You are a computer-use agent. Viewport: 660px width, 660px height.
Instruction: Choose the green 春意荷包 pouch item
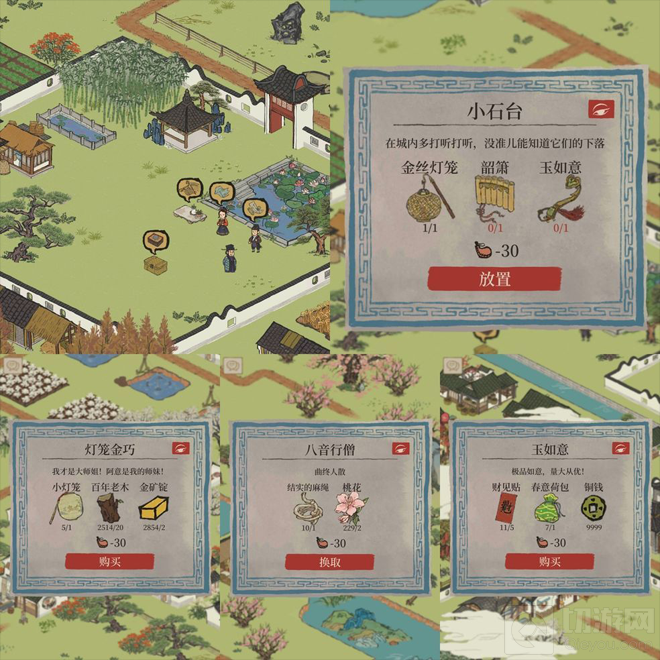549,510
